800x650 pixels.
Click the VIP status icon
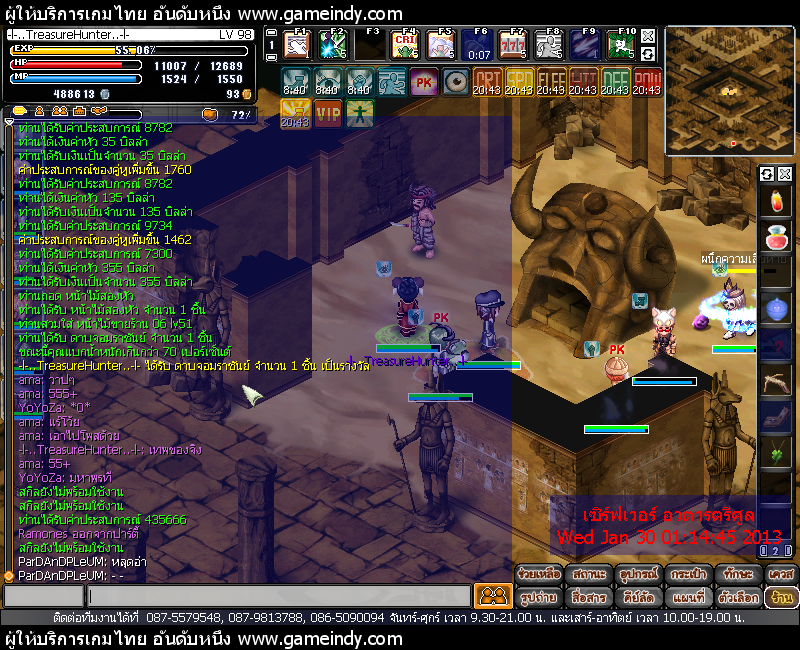[328, 113]
